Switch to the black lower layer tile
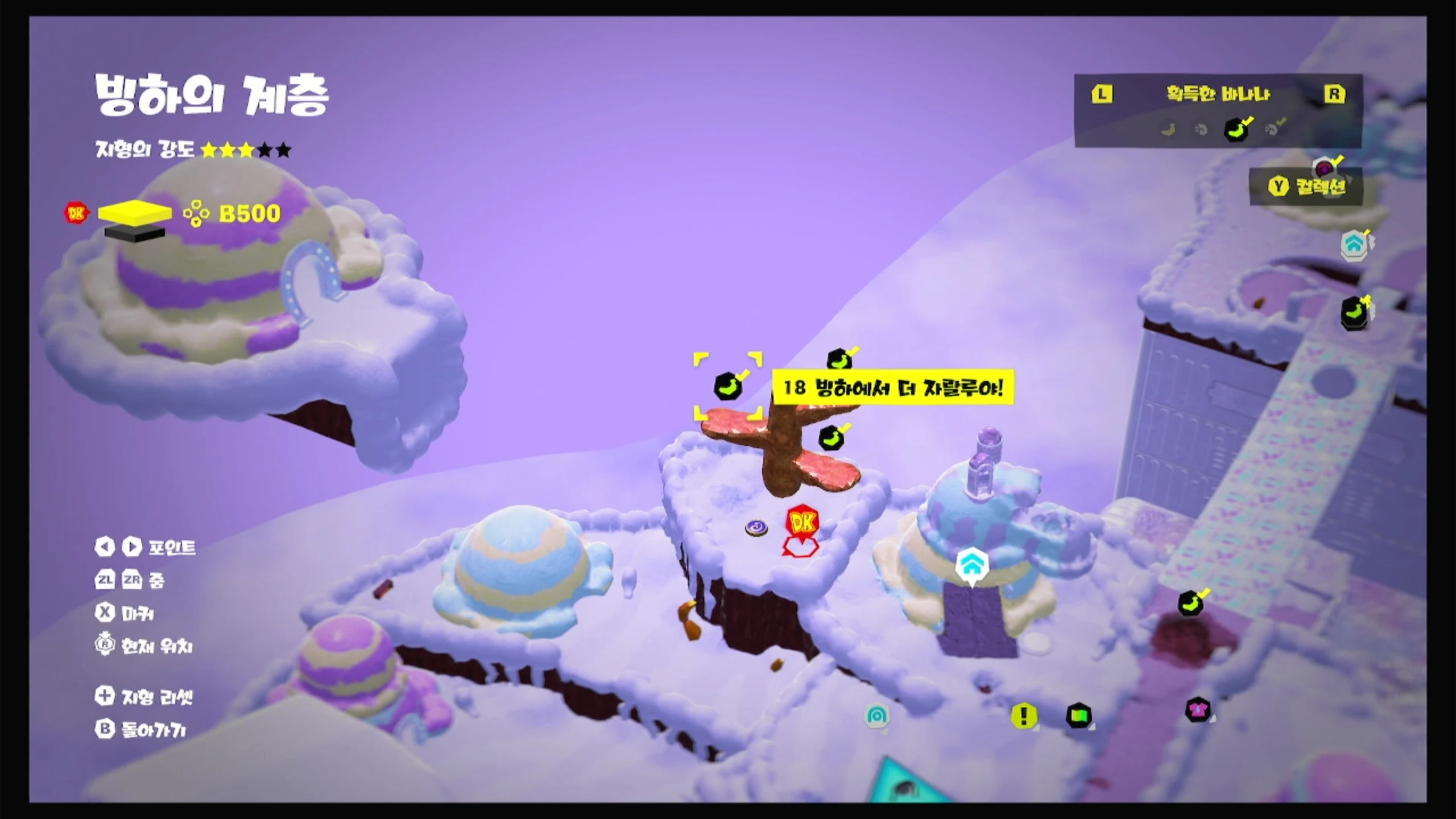The width and height of the screenshot is (1456, 819). 135,233
